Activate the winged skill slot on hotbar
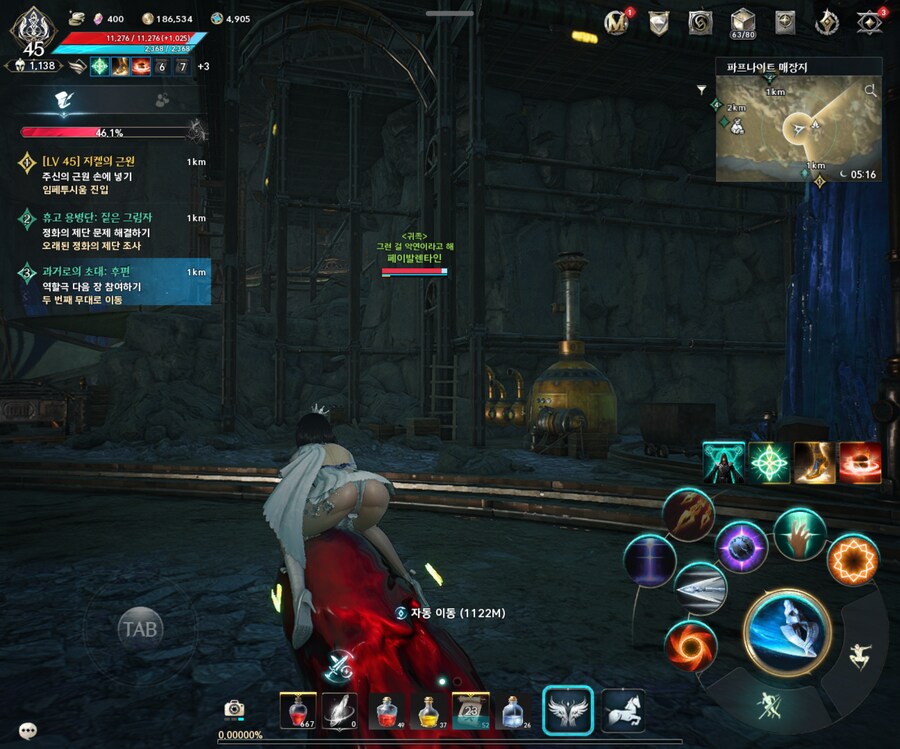Screen dimensions: 900x749 (x=568, y=709)
